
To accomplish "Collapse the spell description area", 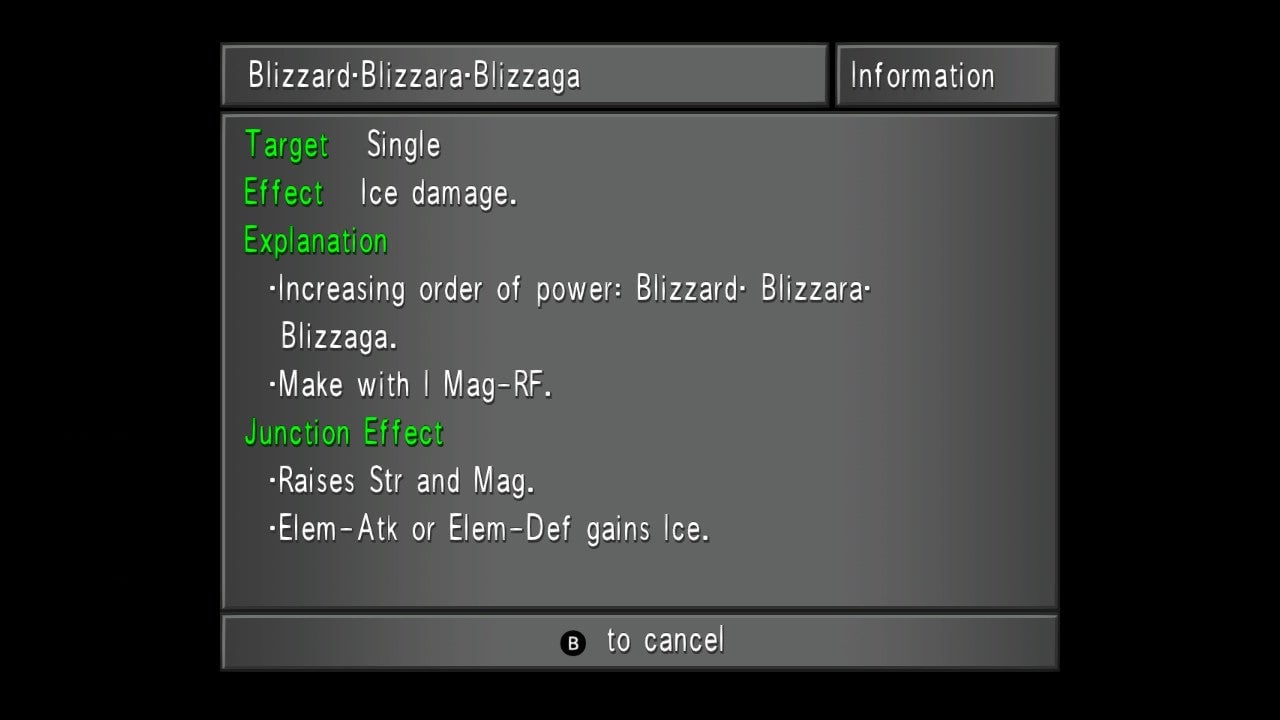I will (x=638, y=360).
